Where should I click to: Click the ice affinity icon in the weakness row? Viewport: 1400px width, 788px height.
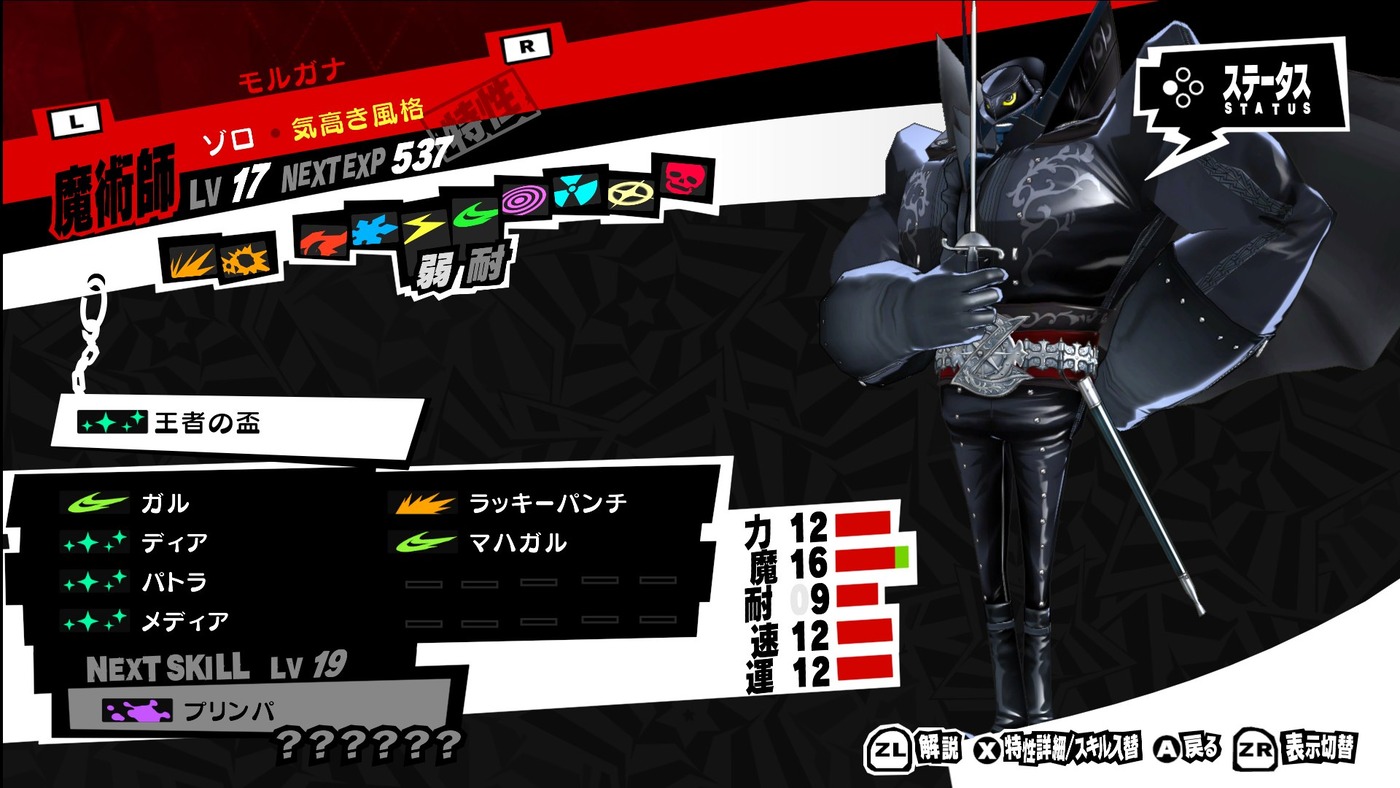[370, 227]
